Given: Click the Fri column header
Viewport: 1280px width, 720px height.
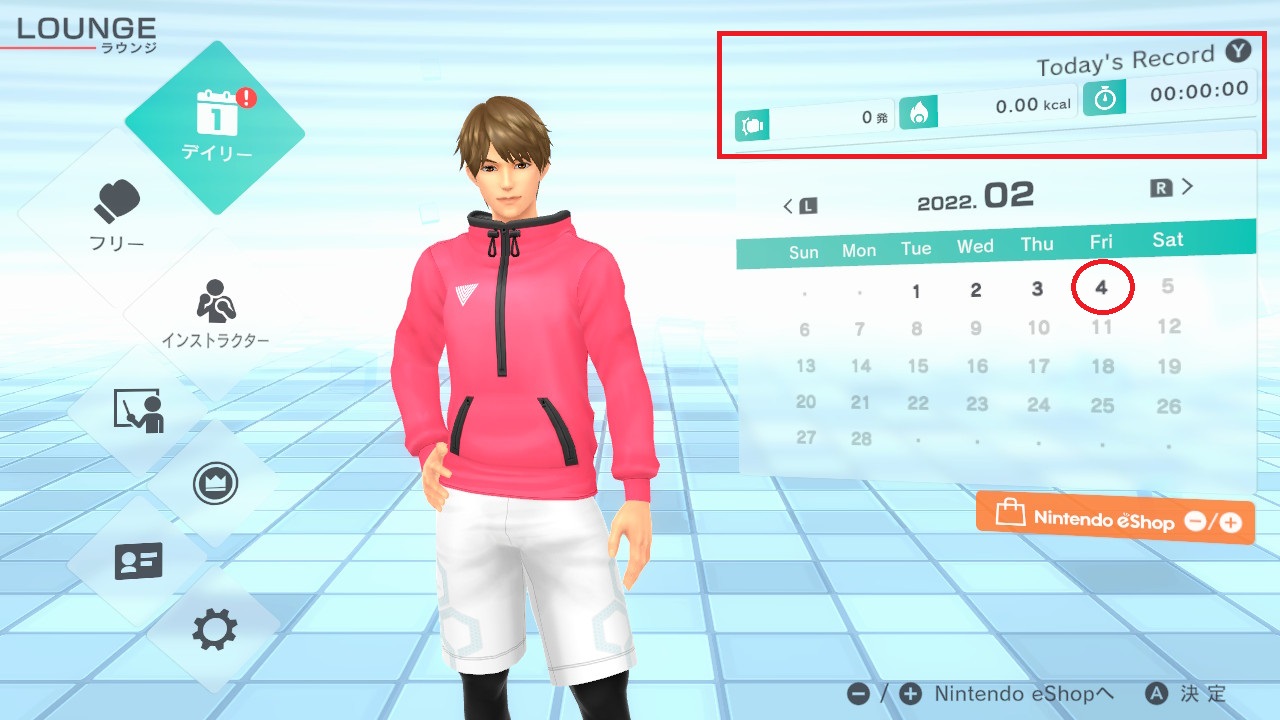Looking at the screenshot, I should (1100, 243).
